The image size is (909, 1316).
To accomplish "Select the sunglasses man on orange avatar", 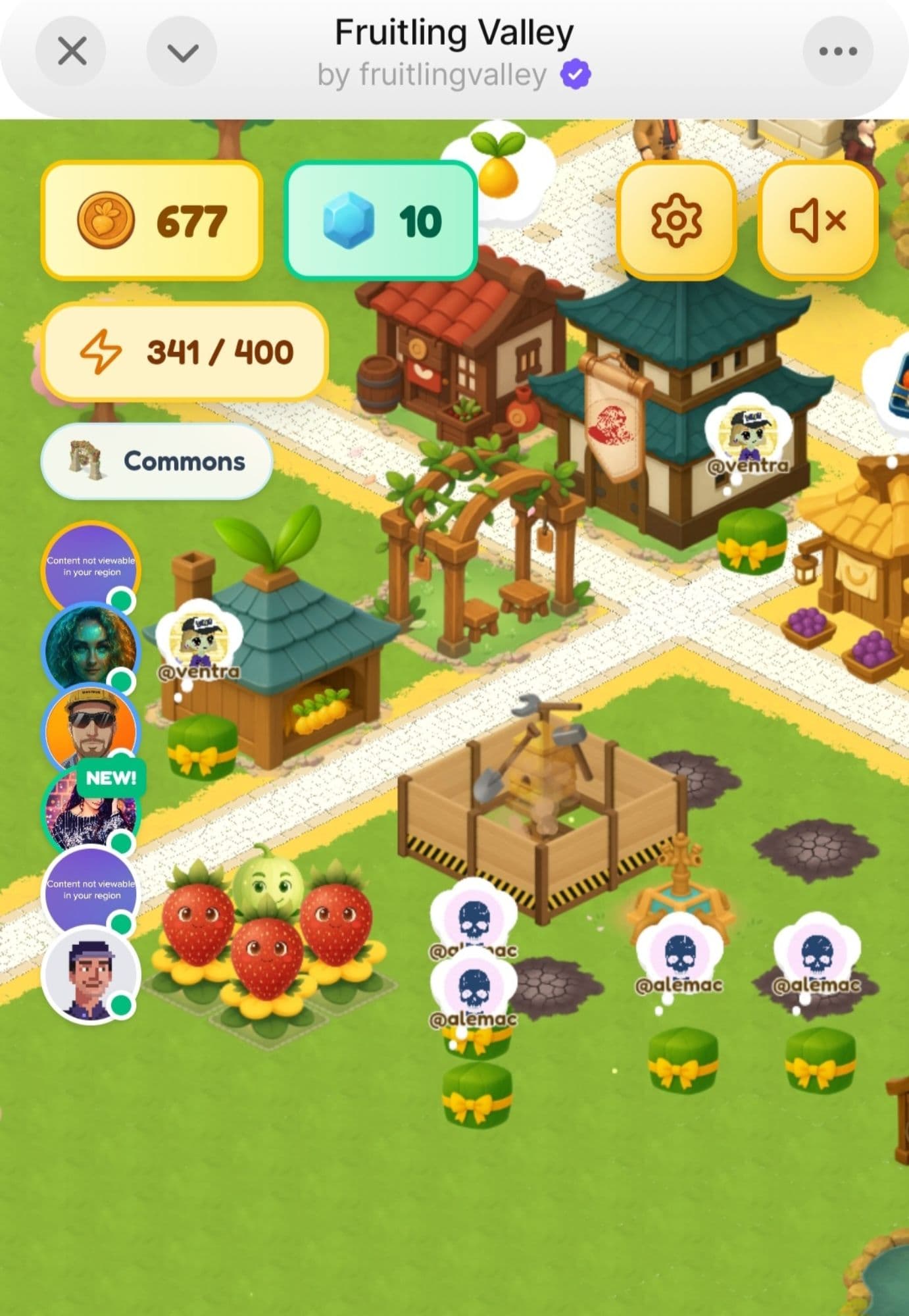I will pyautogui.click(x=90, y=729).
